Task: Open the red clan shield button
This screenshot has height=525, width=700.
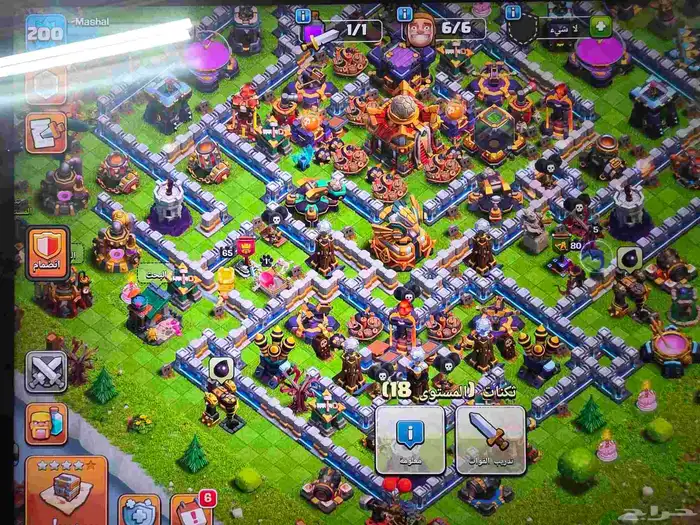Action: [47, 252]
